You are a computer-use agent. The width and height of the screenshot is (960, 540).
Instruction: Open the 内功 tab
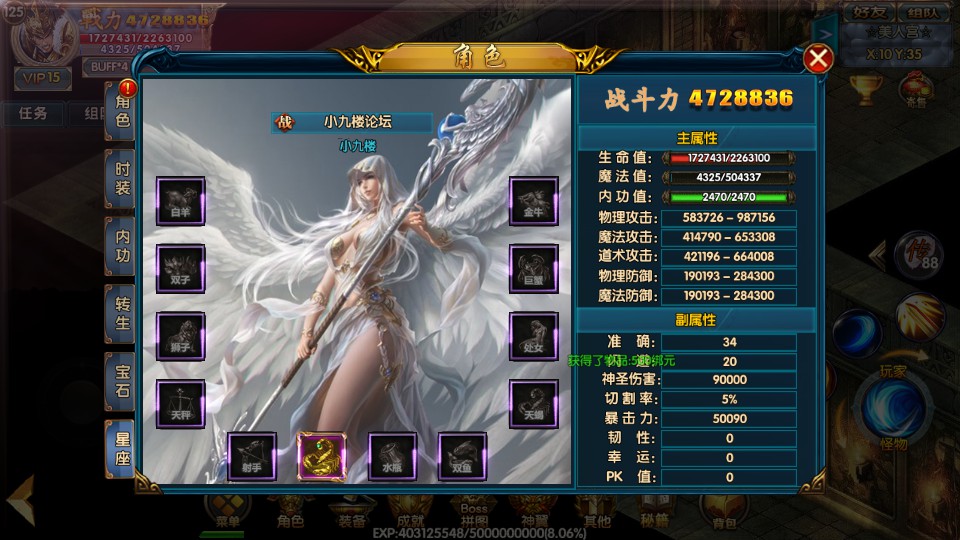122,245
